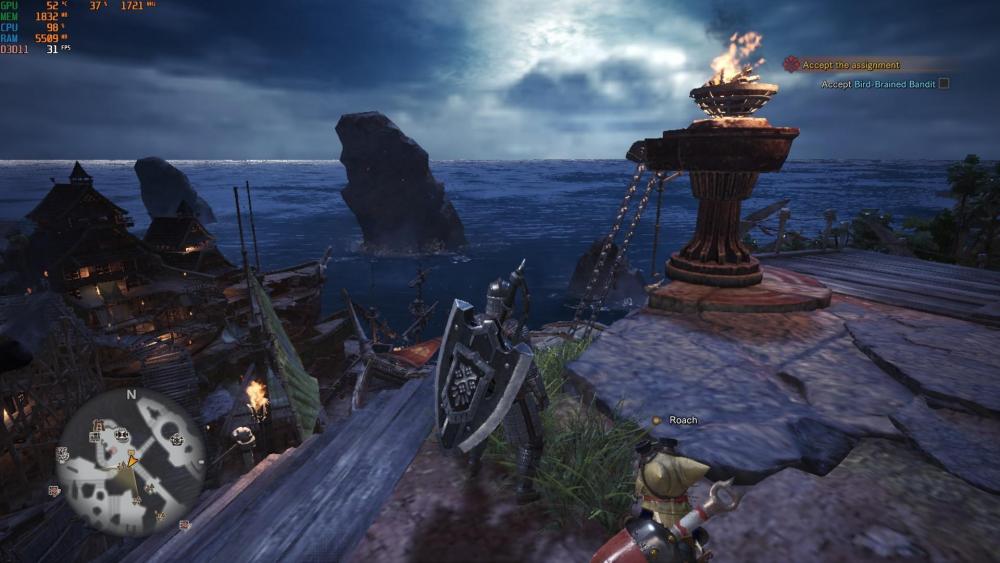The width and height of the screenshot is (1000, 563).
Task: Select the "Accept the assignment" objective header
Action: click(851, 65)
